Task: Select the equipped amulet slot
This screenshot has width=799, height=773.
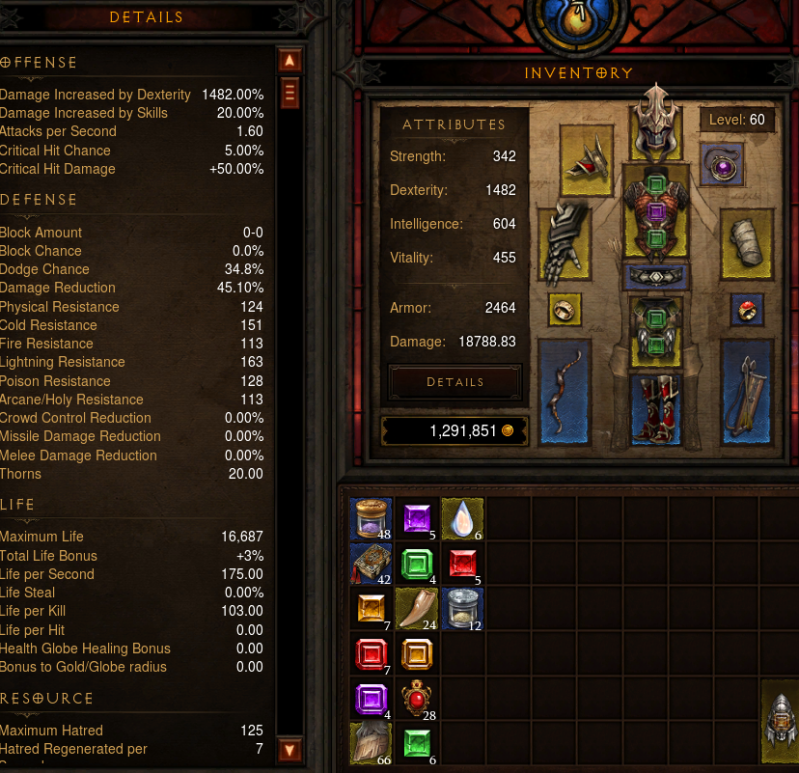Action: [721, 164]
